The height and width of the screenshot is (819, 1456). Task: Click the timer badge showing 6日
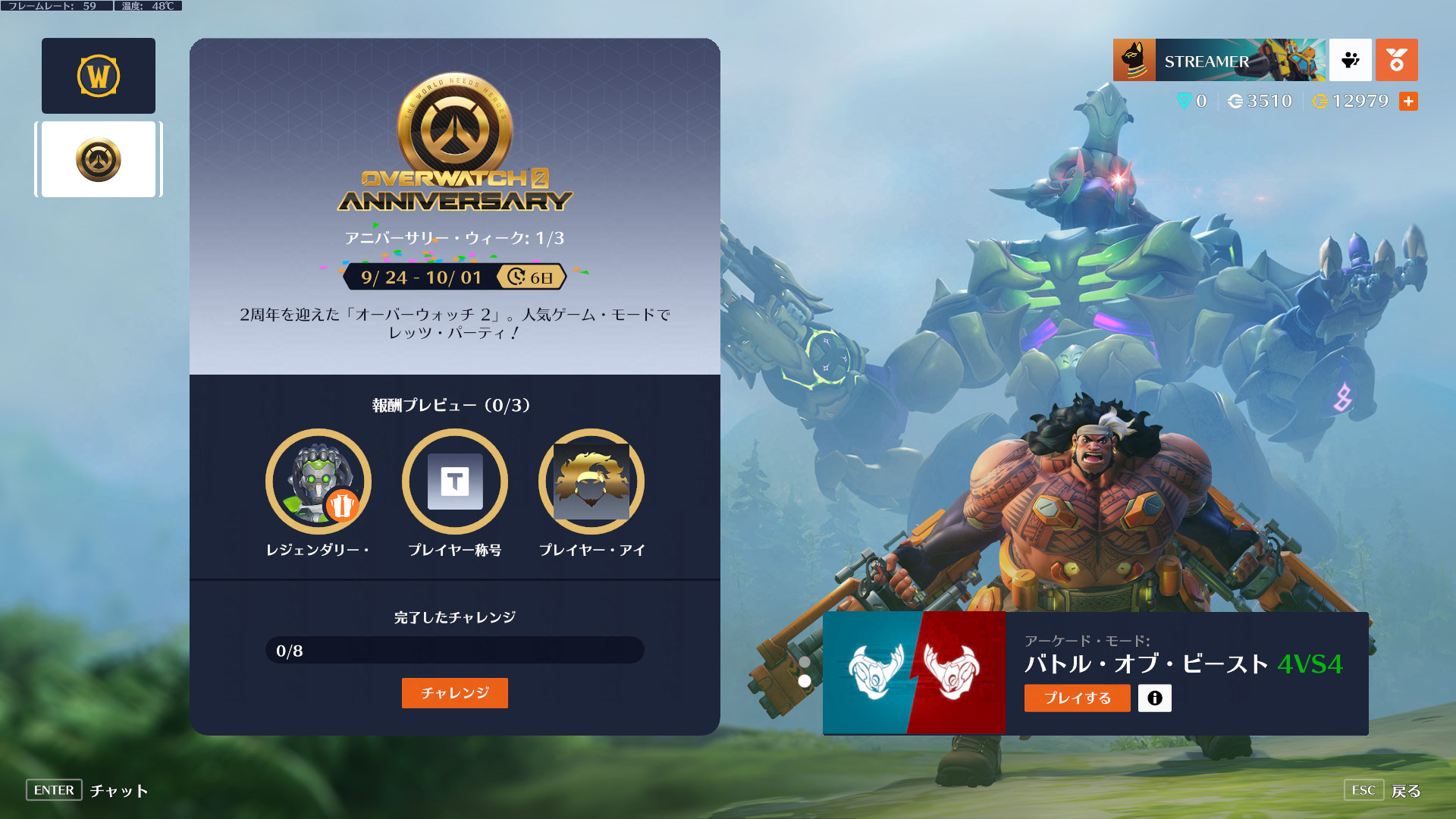529,278
